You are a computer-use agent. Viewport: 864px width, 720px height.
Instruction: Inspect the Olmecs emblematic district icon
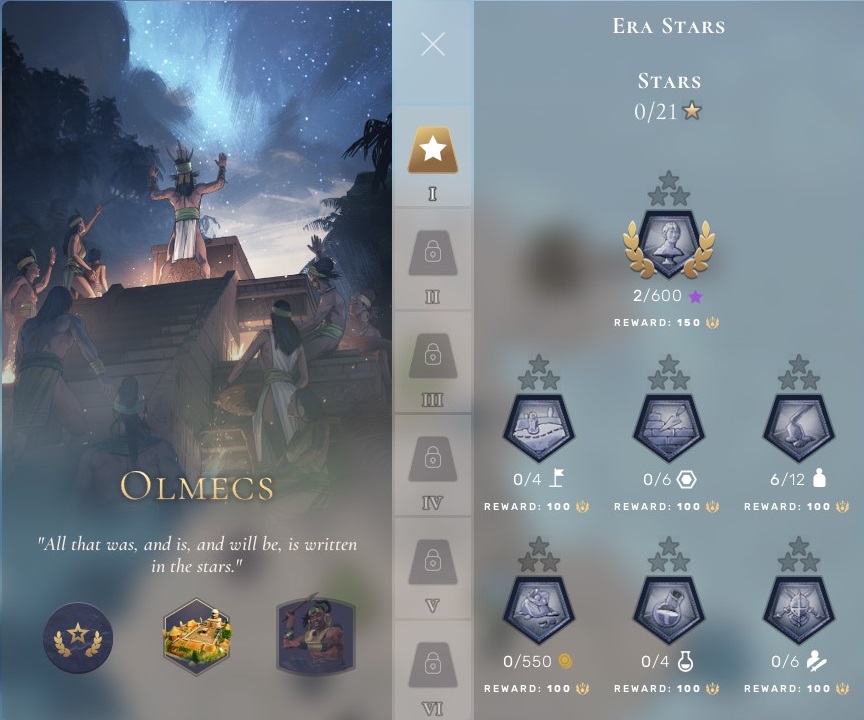tap(197, 637)
